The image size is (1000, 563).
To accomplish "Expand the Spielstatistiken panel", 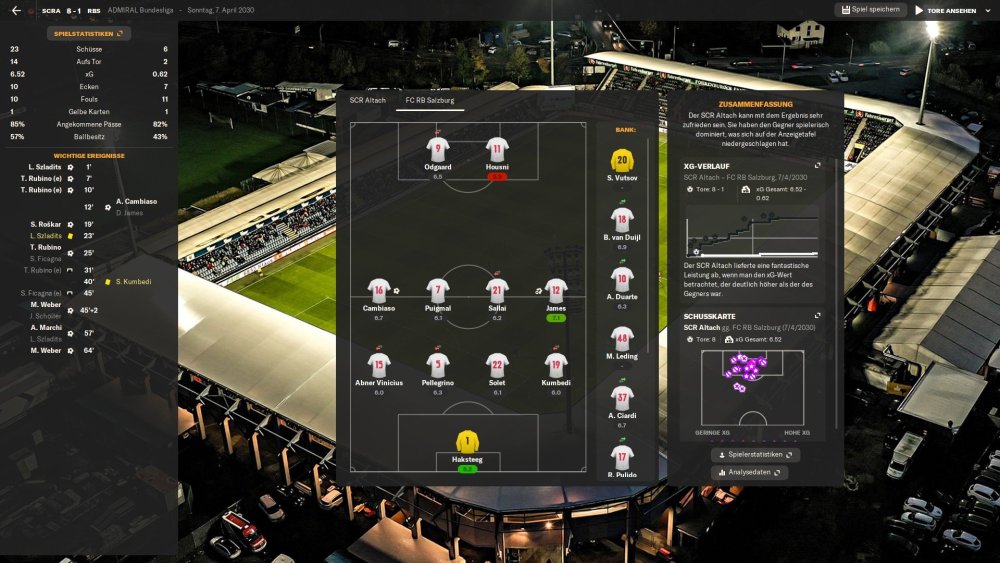I will (89, 33).
